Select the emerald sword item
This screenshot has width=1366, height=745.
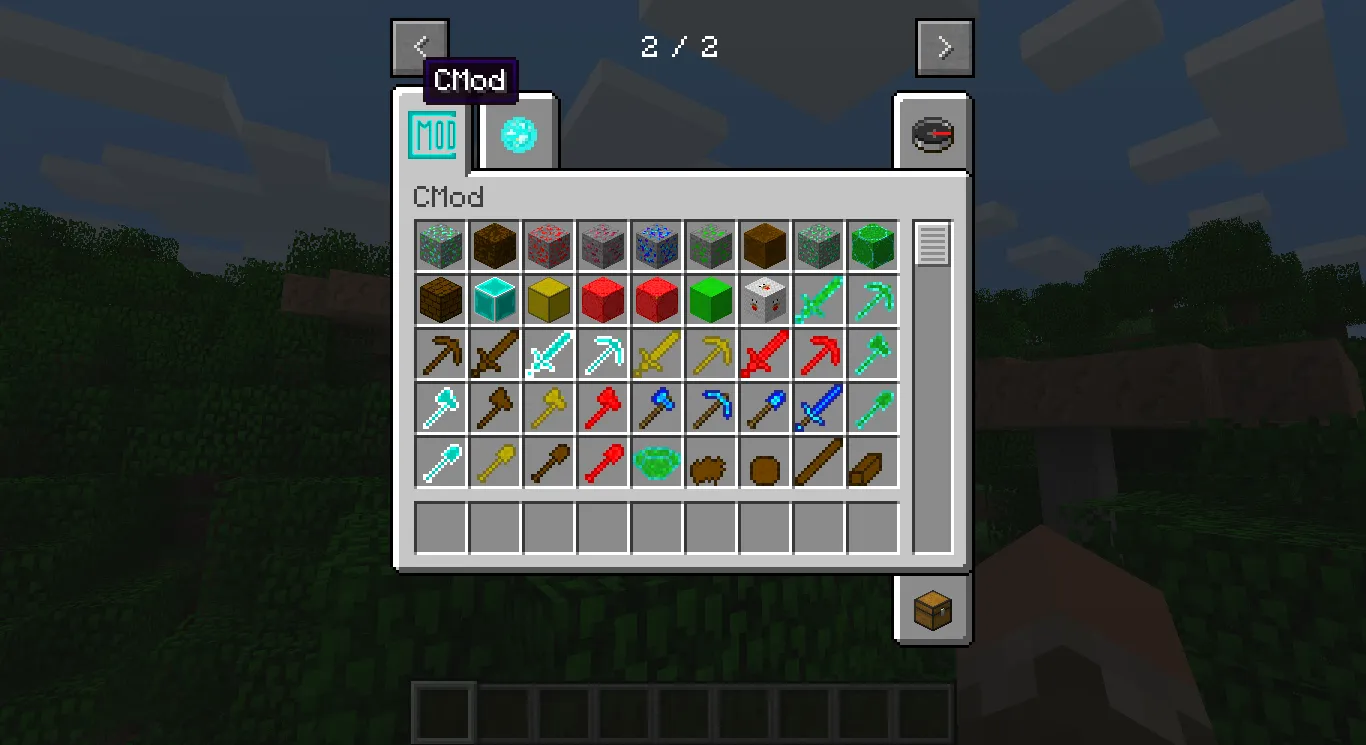[x=819, y=299]
